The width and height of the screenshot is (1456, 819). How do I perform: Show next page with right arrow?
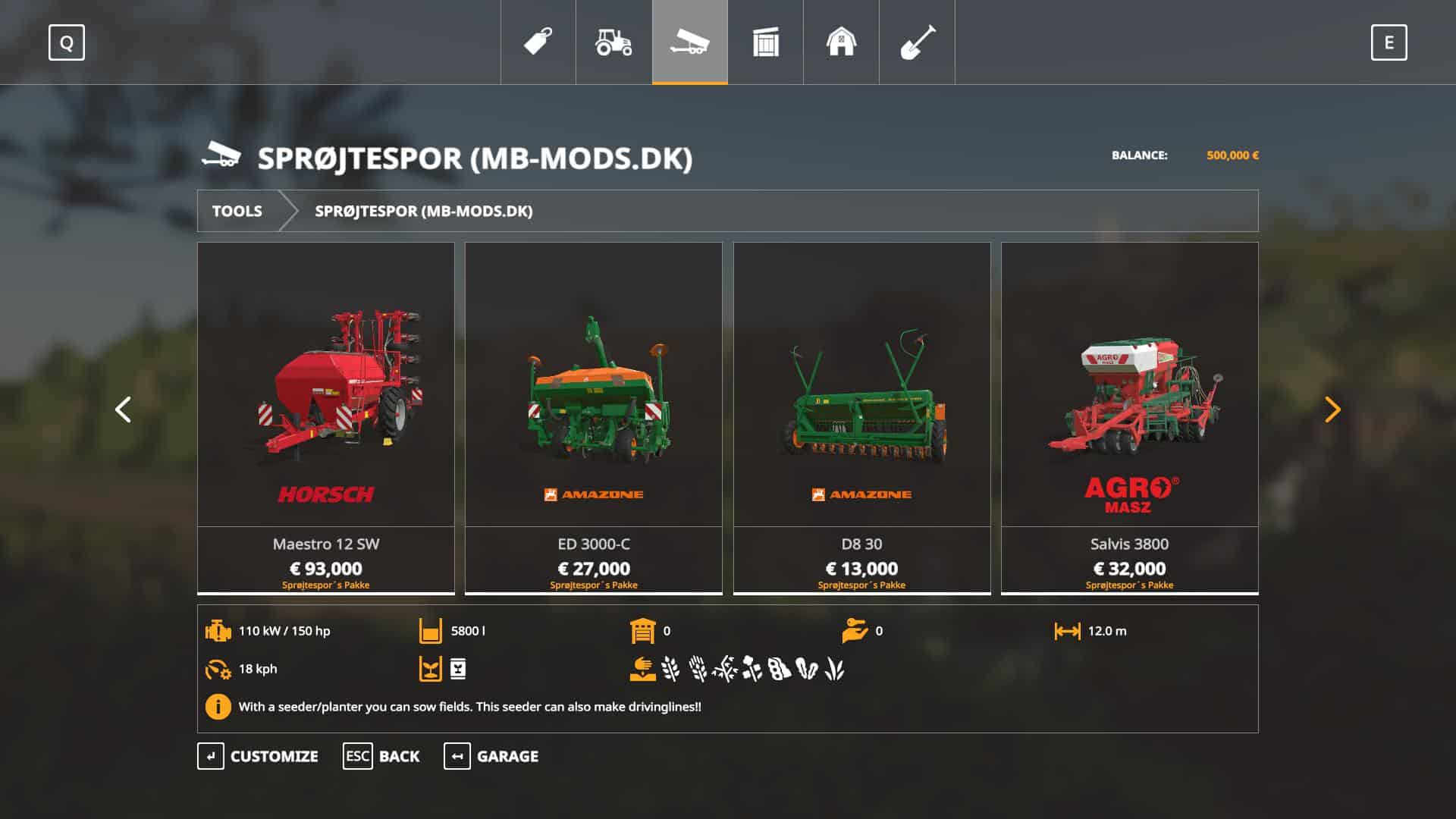(x=1332, y=409)
